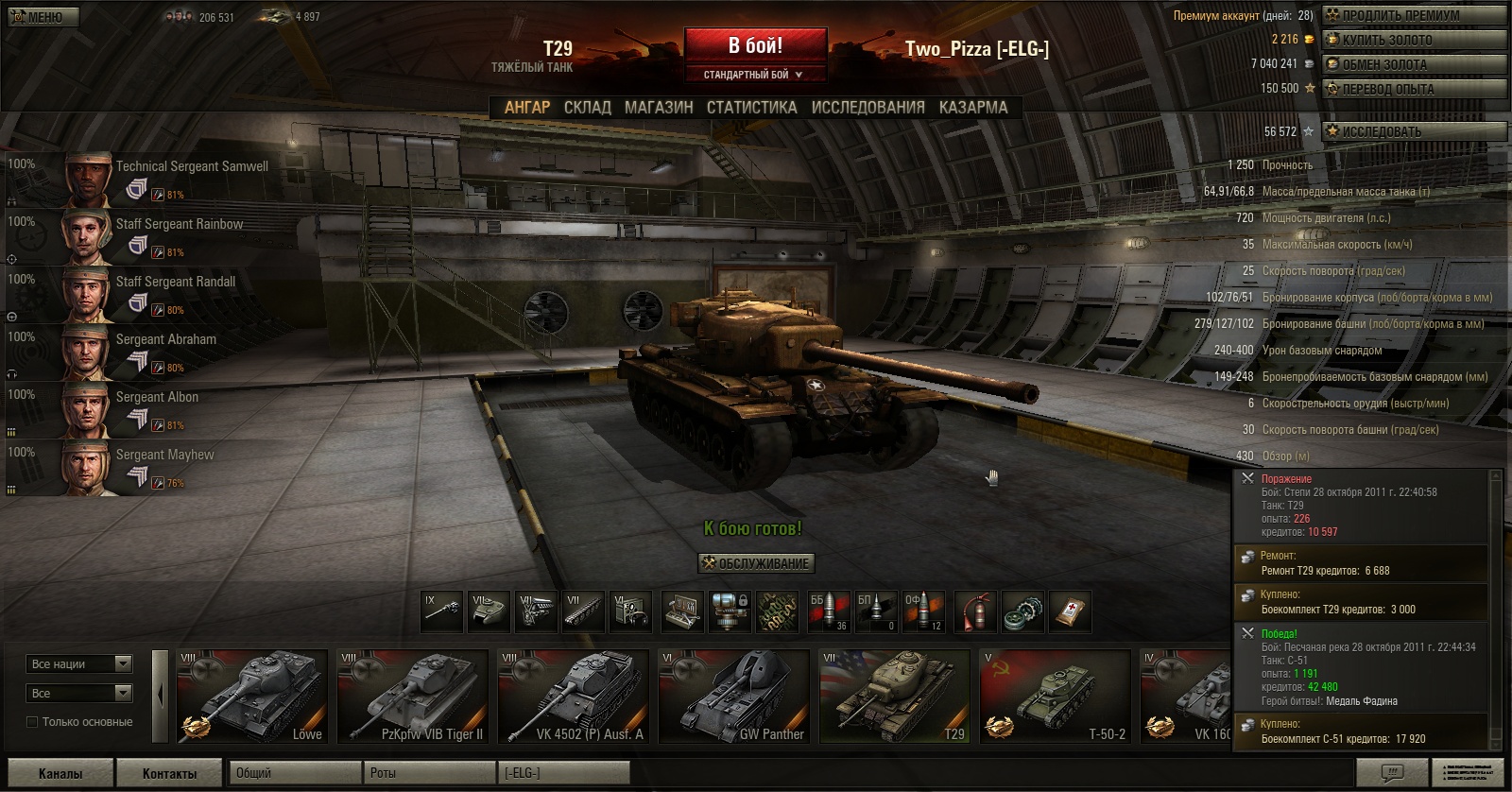Open the МАГАЗИН tab
Image resolution: width=1512 pixels, height=792 pixels.
pos(659,107)
